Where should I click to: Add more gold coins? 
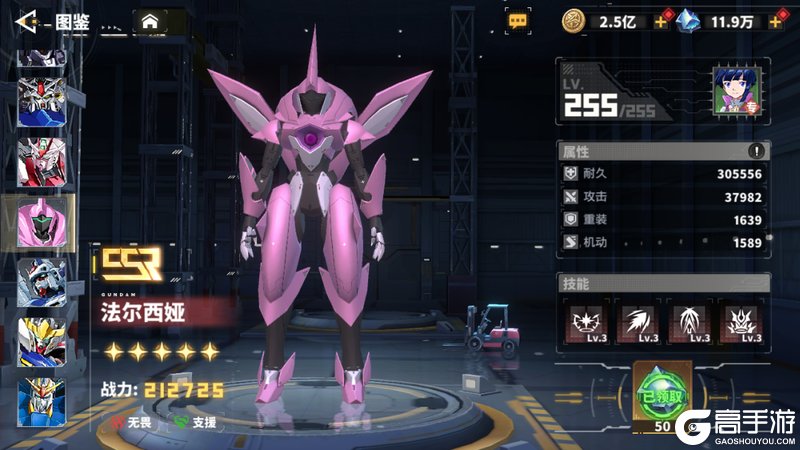tap(661, 21)
